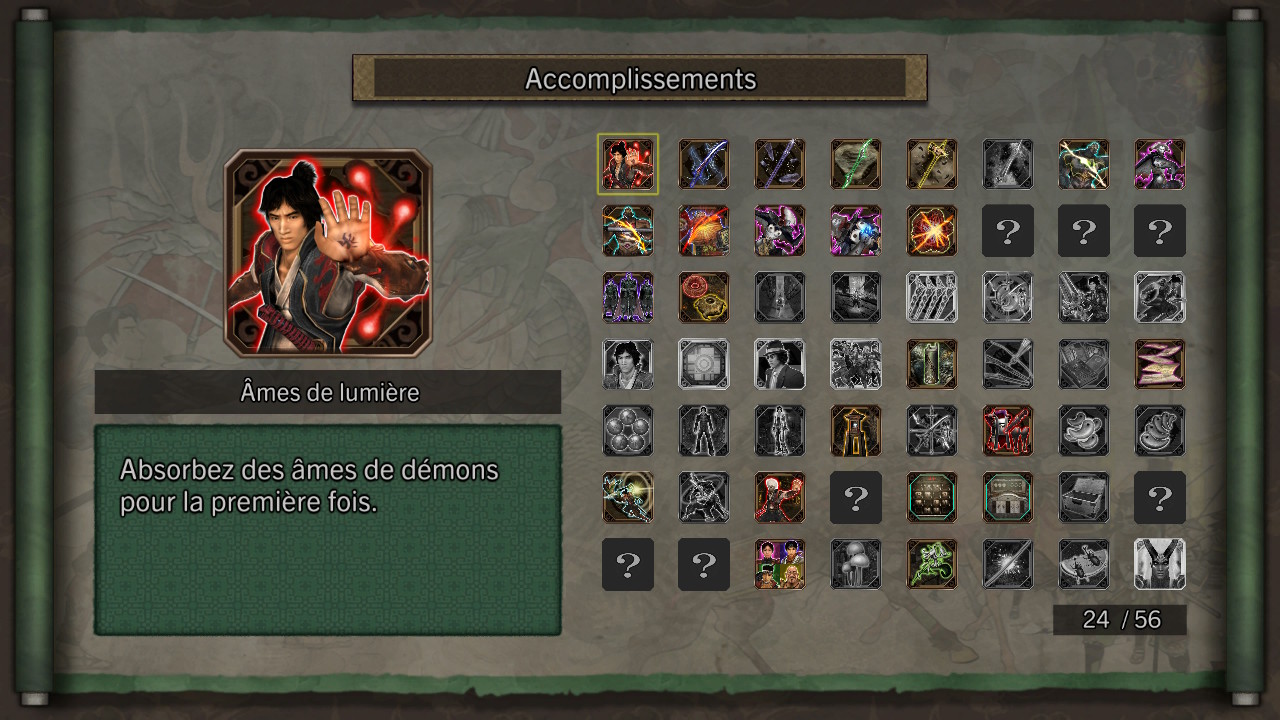Choose the pink zigzag scroll achievement
The height and width of the screenshot is (720, 1280).
tap(1160, 364)
